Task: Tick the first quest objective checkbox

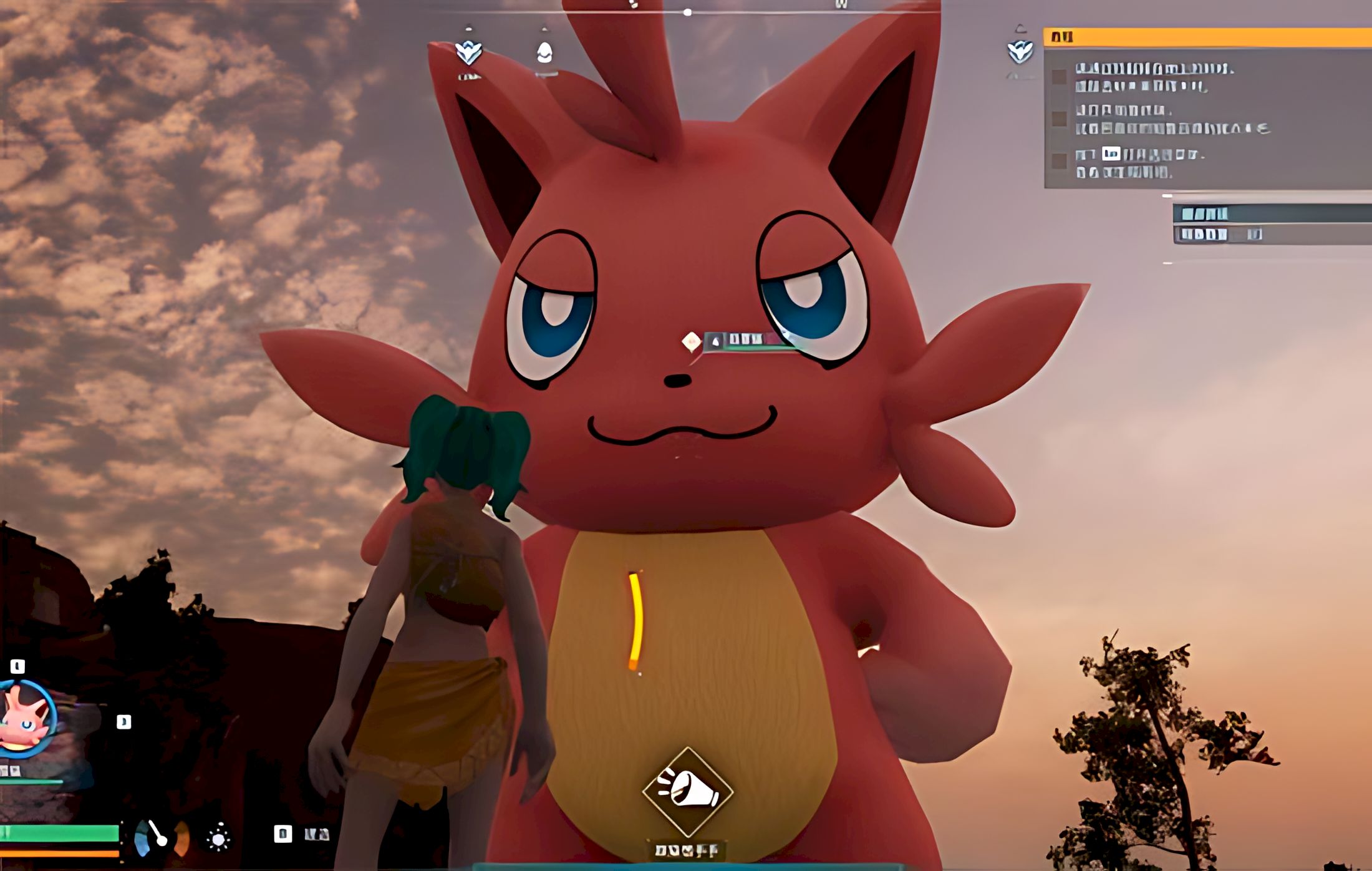Action: pyautogui.click(x=1059, y=77)
